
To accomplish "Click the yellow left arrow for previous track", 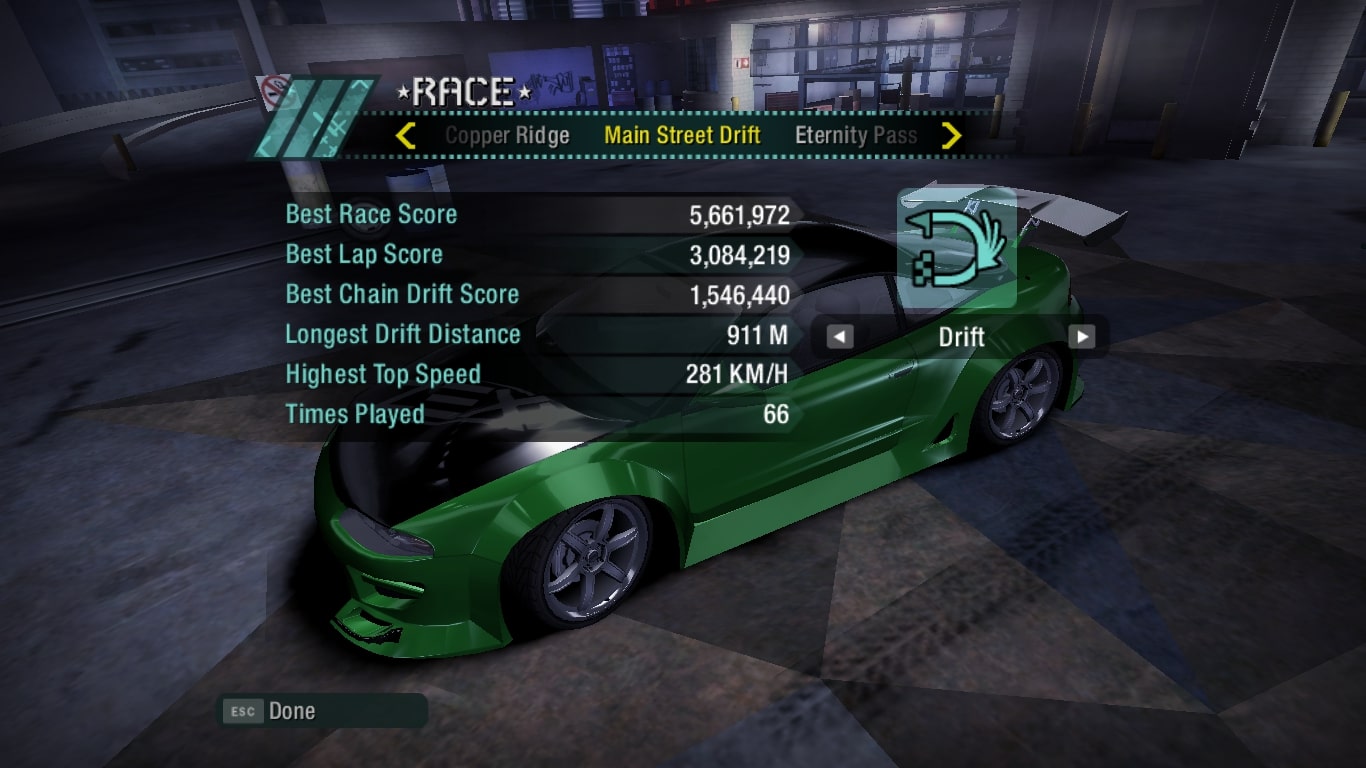I will pyautogui.click(x=405, y=136).
